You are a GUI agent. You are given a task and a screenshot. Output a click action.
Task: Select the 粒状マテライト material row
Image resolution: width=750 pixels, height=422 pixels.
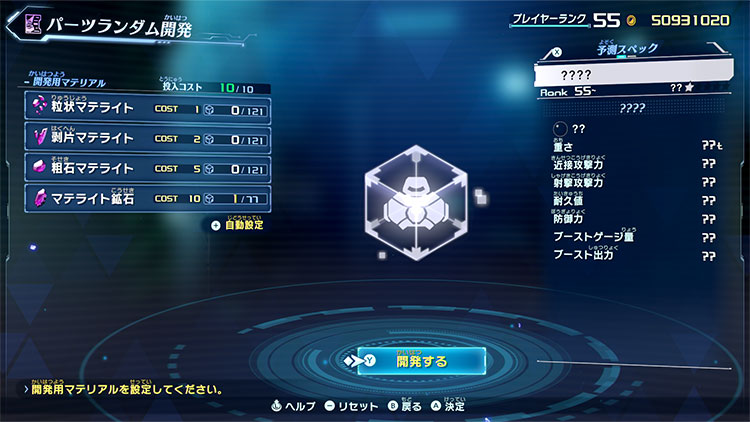click(x=146, y=108)
